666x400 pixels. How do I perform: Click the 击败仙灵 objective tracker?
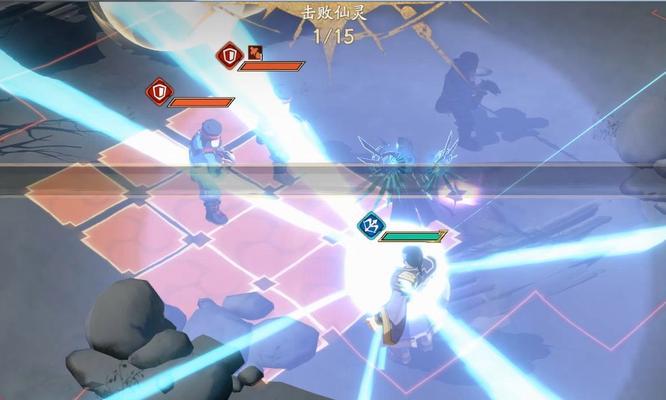click(x=333, y=24)
